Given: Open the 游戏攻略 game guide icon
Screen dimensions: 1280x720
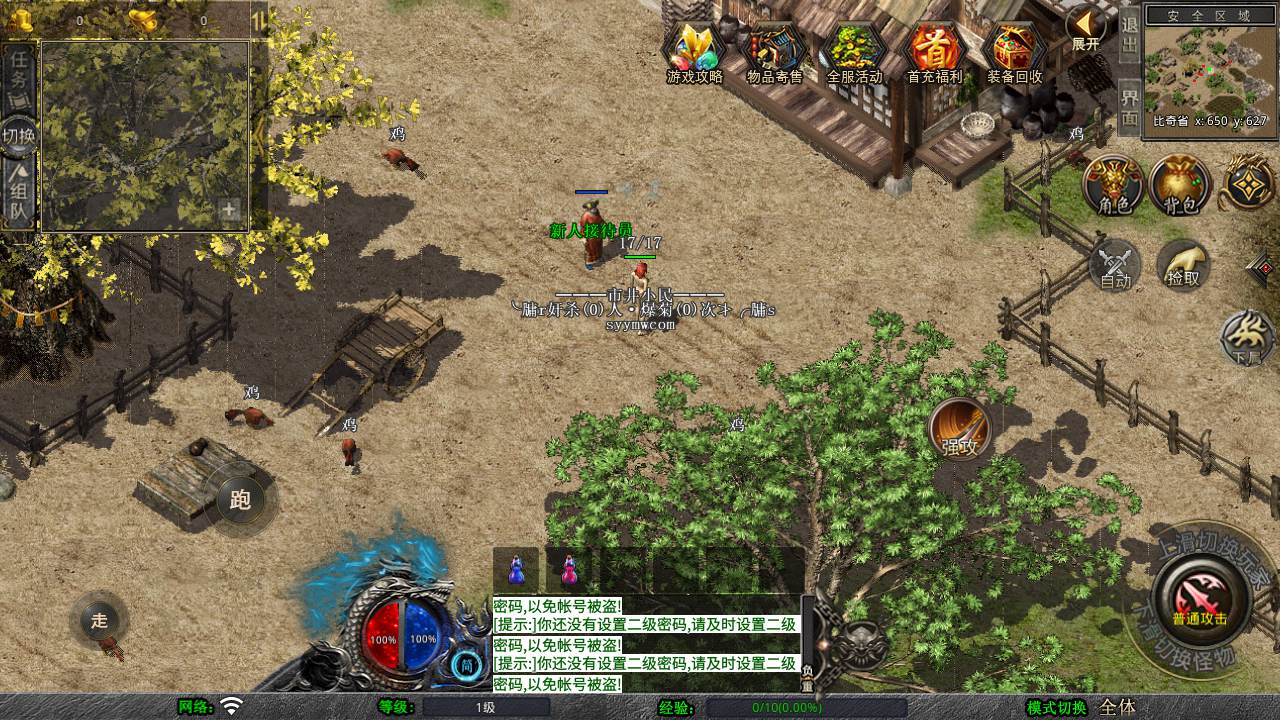Looking at the screenshot, I should (695, 48).
